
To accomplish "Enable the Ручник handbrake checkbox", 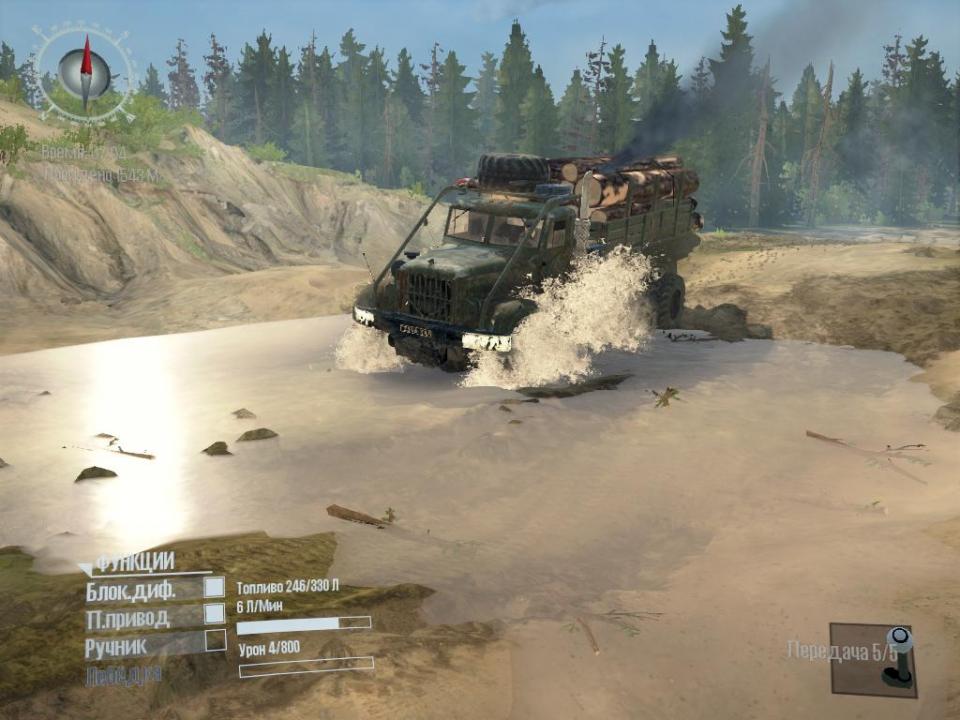I will [x=215, y=641].
